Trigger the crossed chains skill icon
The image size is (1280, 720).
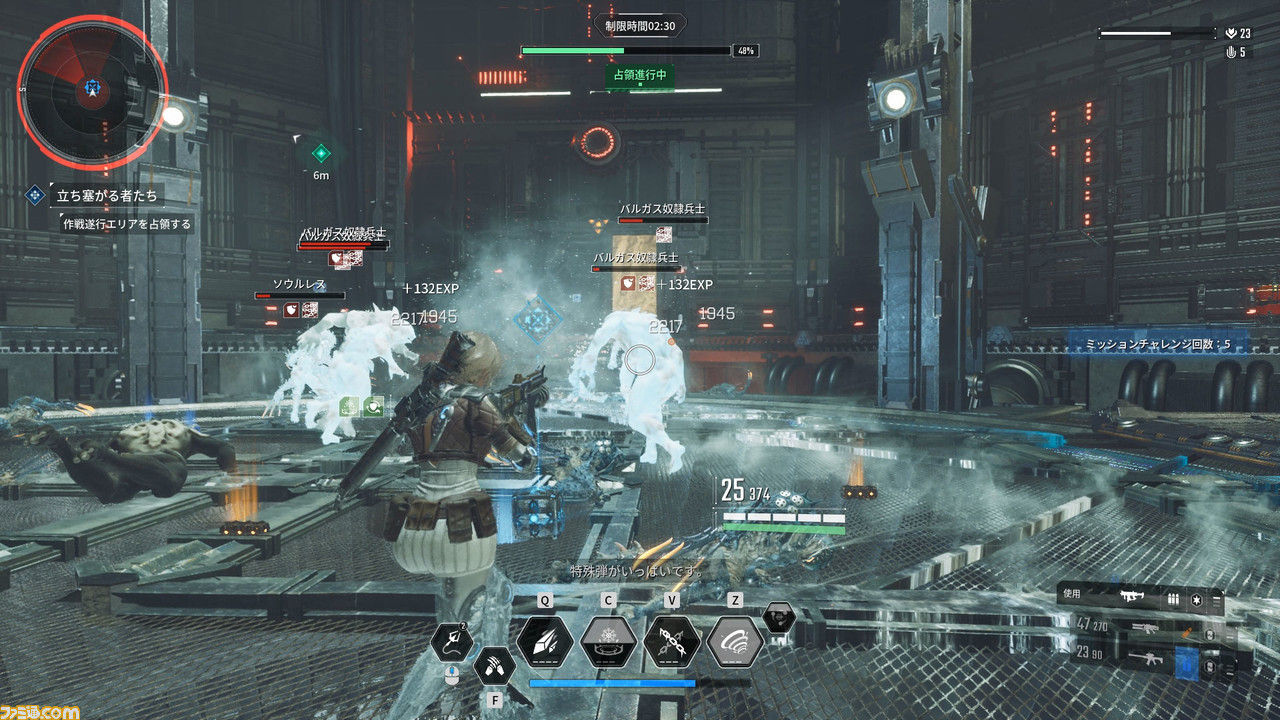coord(671,640)
